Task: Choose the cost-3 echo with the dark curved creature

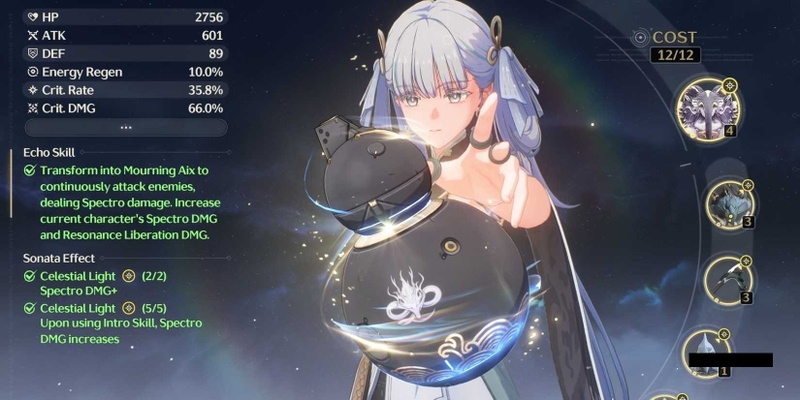Action: tap(731, 278)
